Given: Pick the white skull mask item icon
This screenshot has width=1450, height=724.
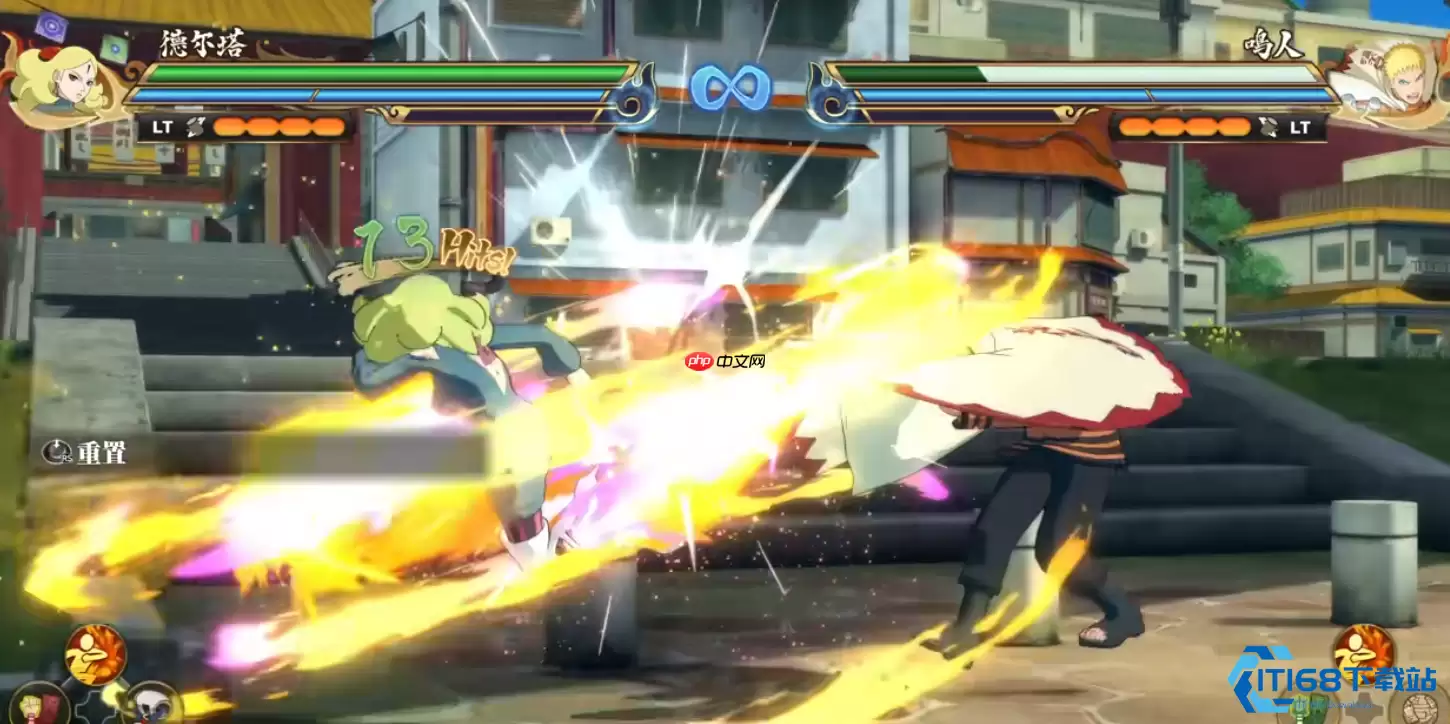Looking at the screenshot, I should click(153, 705).
